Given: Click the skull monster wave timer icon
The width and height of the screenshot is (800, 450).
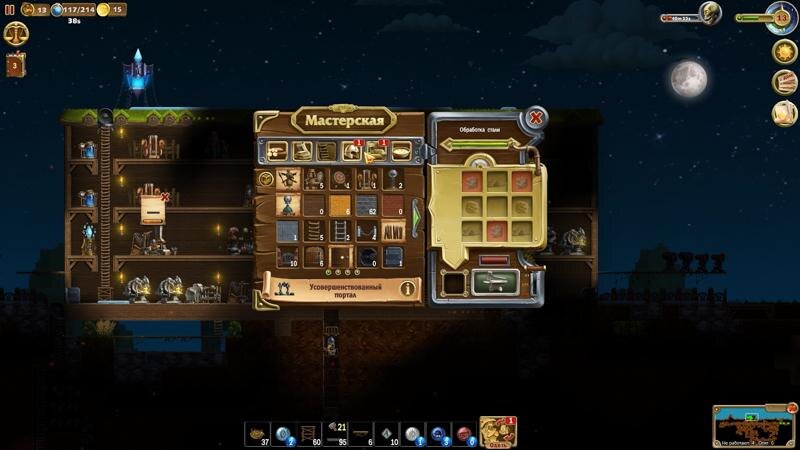Looking at the screenshot, I should (x=710, y=13).
